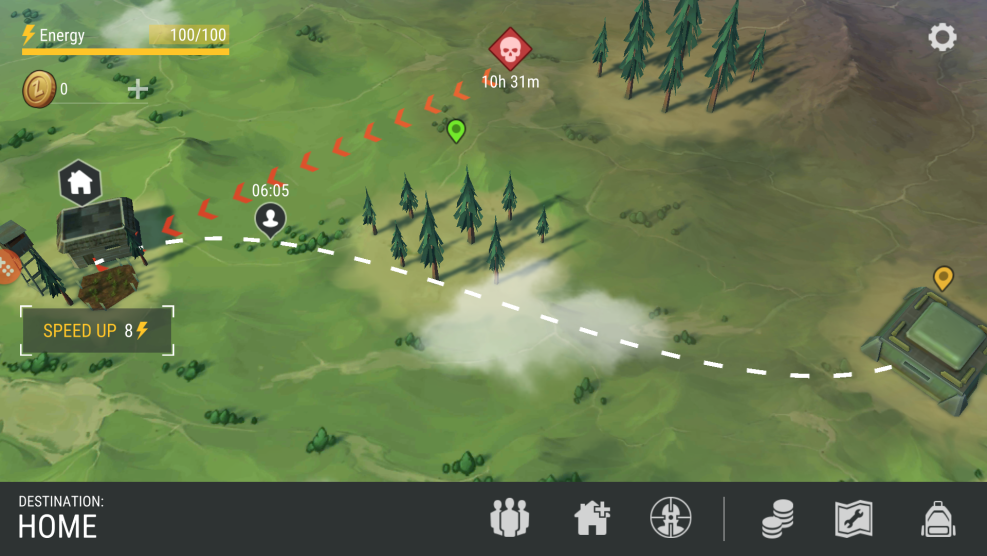
Task: Open the backpack inventory
Action: pos(937,518)
